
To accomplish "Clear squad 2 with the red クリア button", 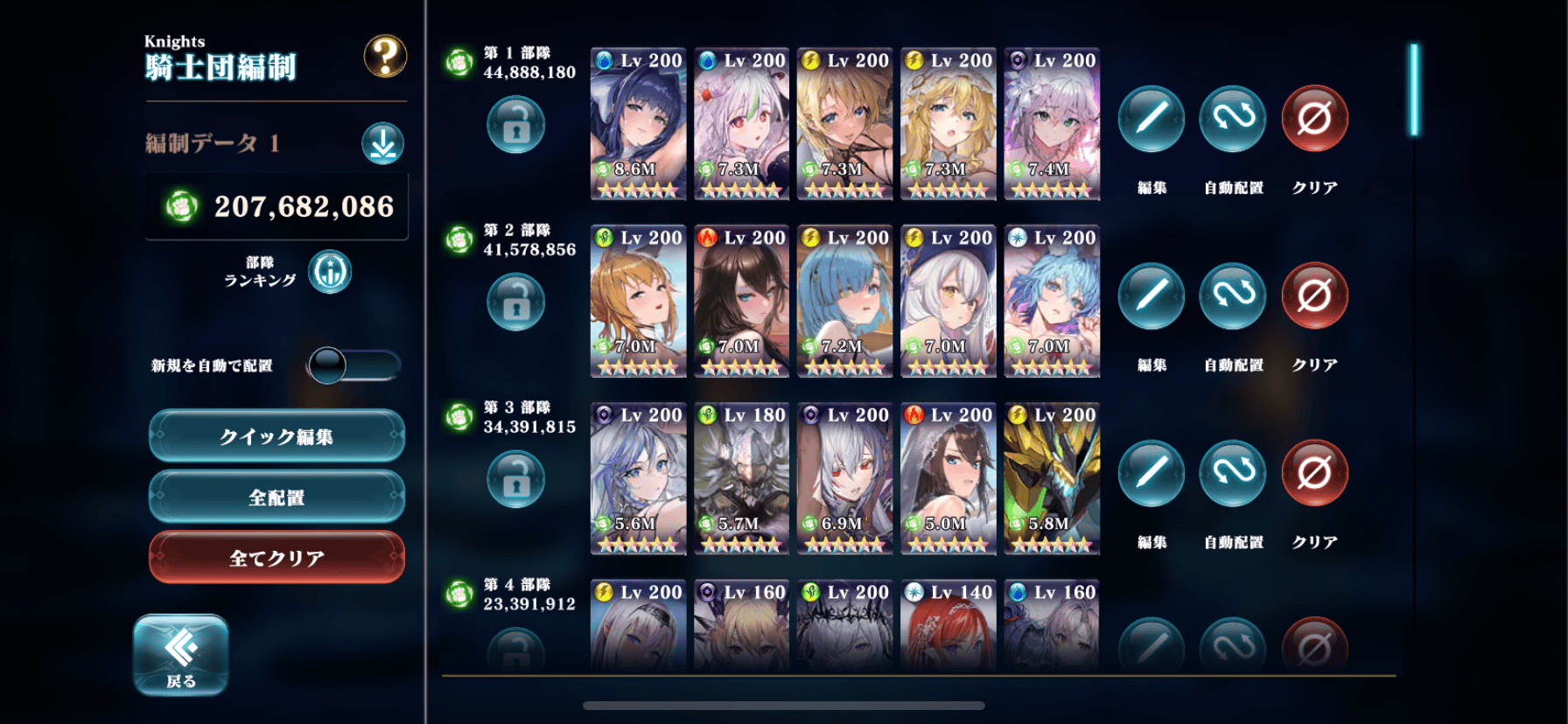I will [x=1314, y=296].
